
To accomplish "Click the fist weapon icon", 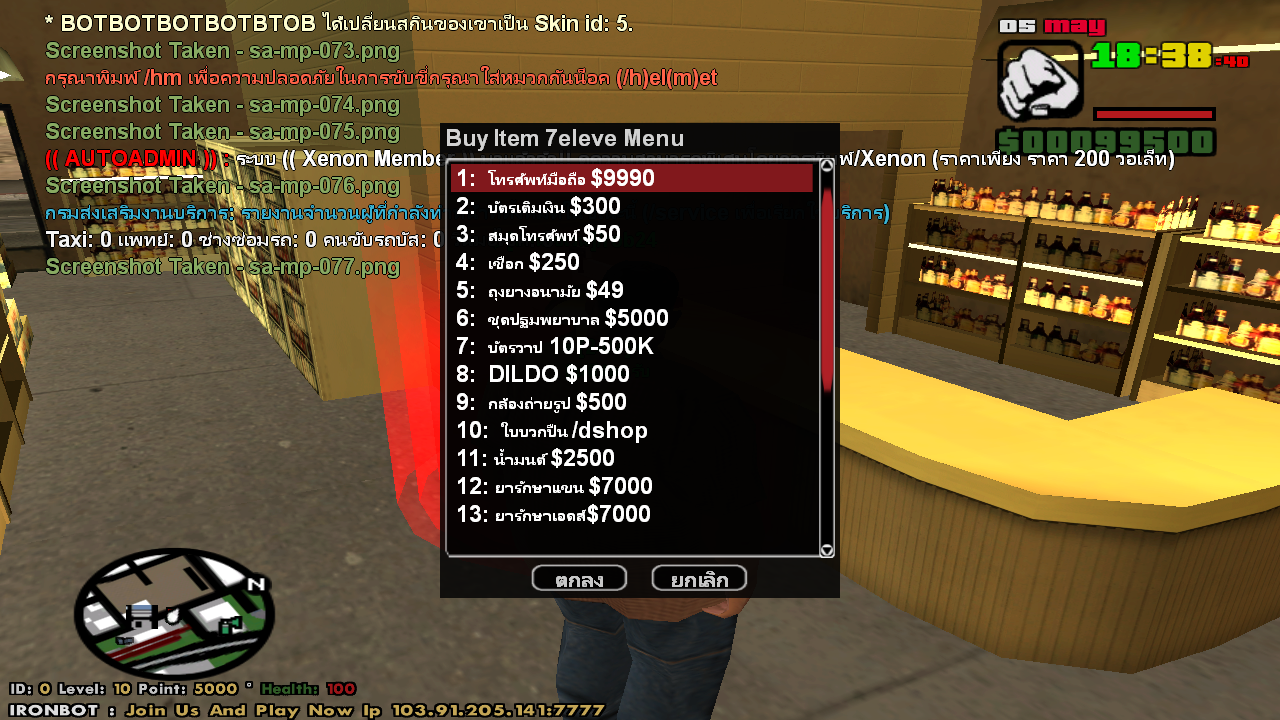I will tap(1040, 81).
